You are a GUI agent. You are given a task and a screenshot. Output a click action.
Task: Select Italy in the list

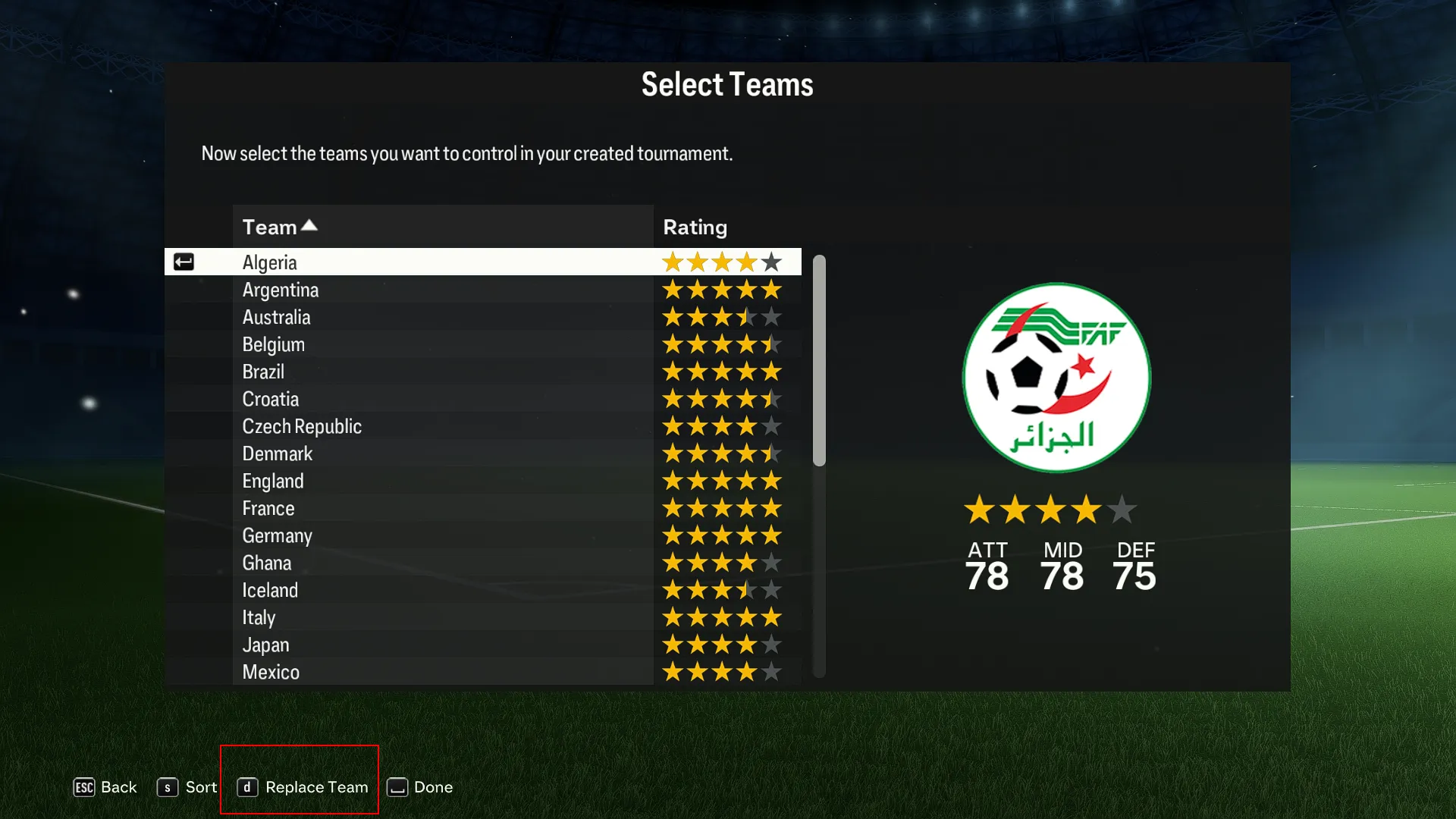point(259,617)
